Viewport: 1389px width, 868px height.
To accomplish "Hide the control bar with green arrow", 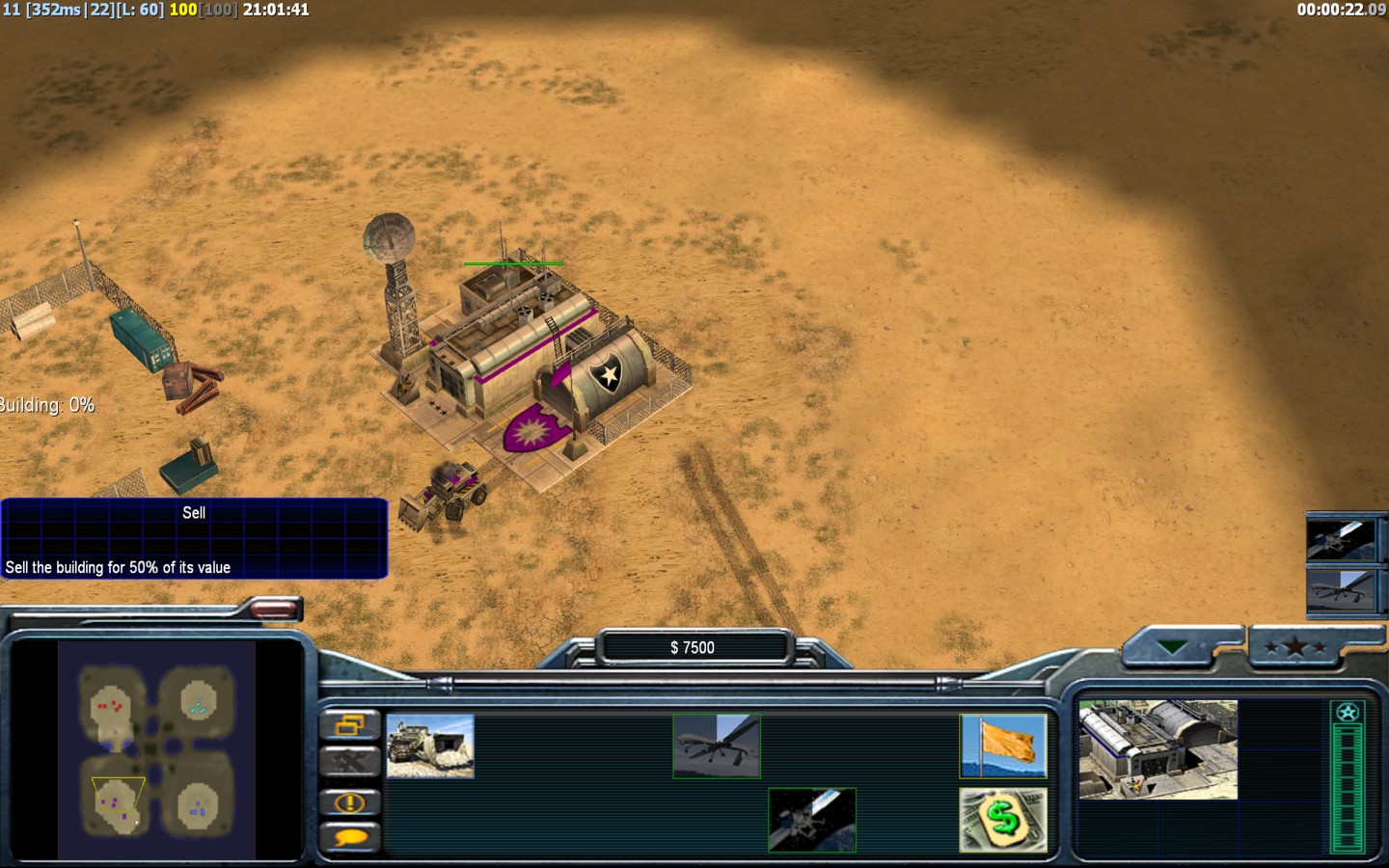I will click(1173, 648).
